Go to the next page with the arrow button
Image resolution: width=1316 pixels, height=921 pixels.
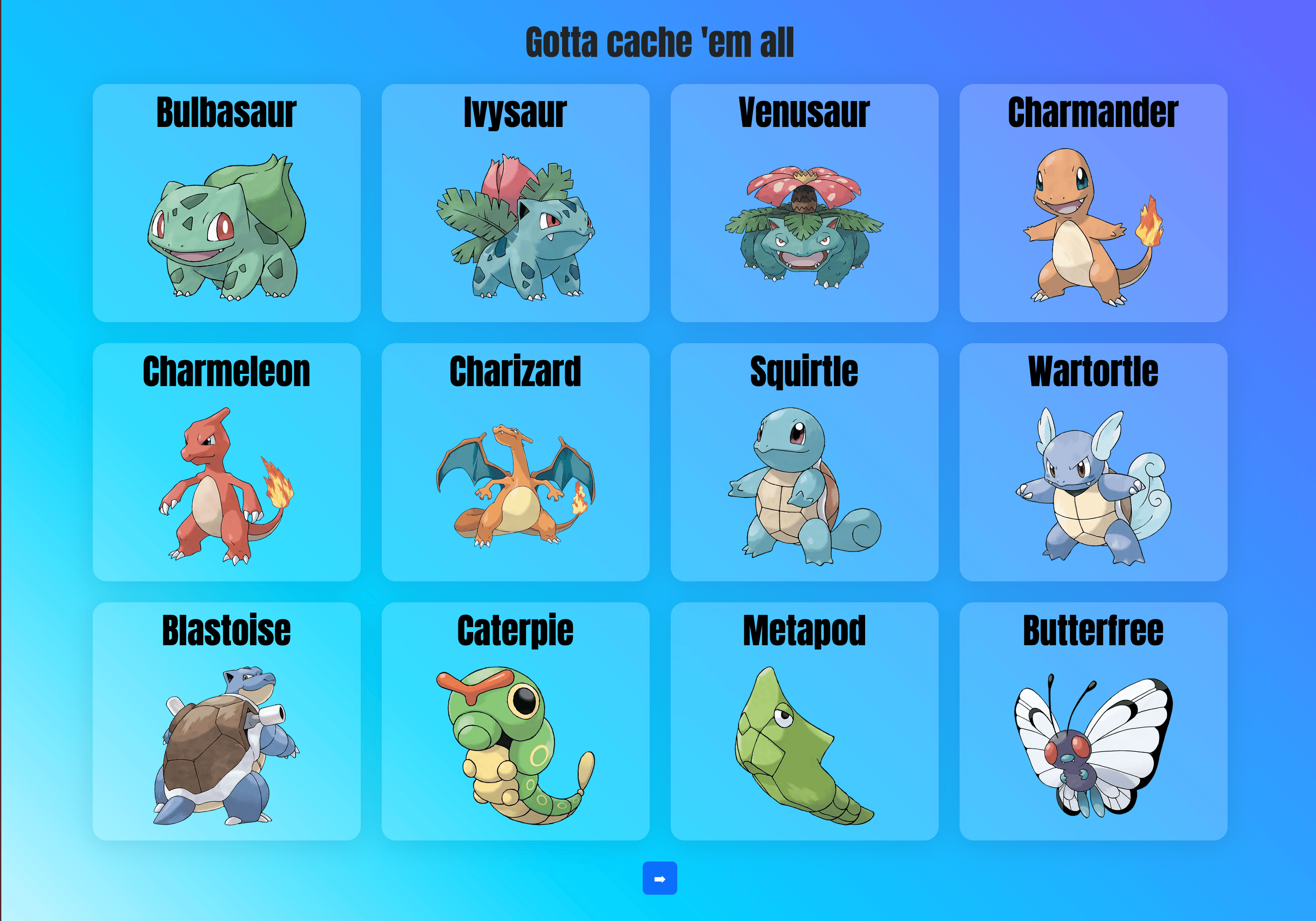click(659, 878)
